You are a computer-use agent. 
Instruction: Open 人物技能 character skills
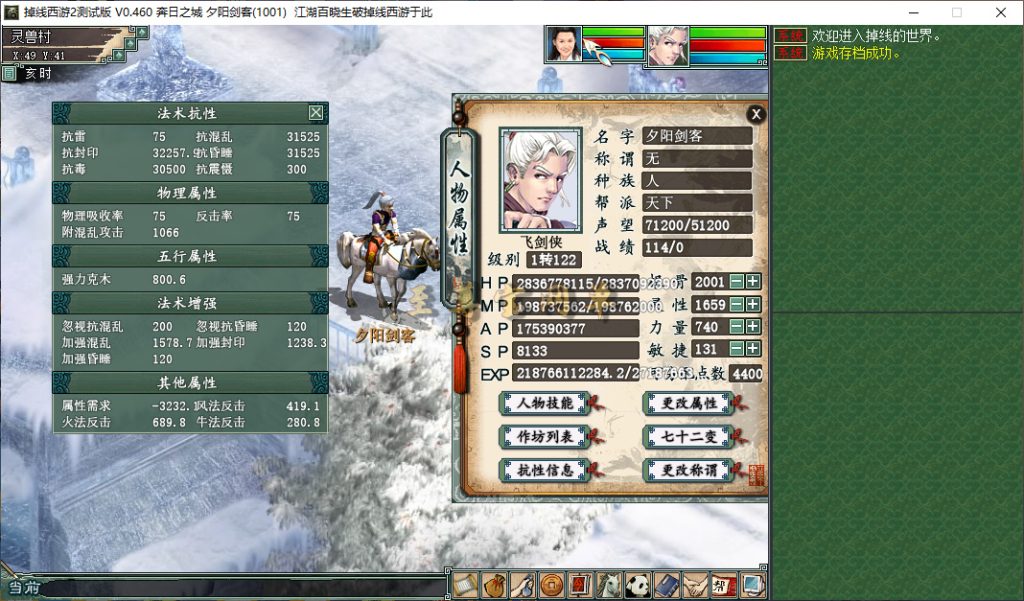[545, 404]
